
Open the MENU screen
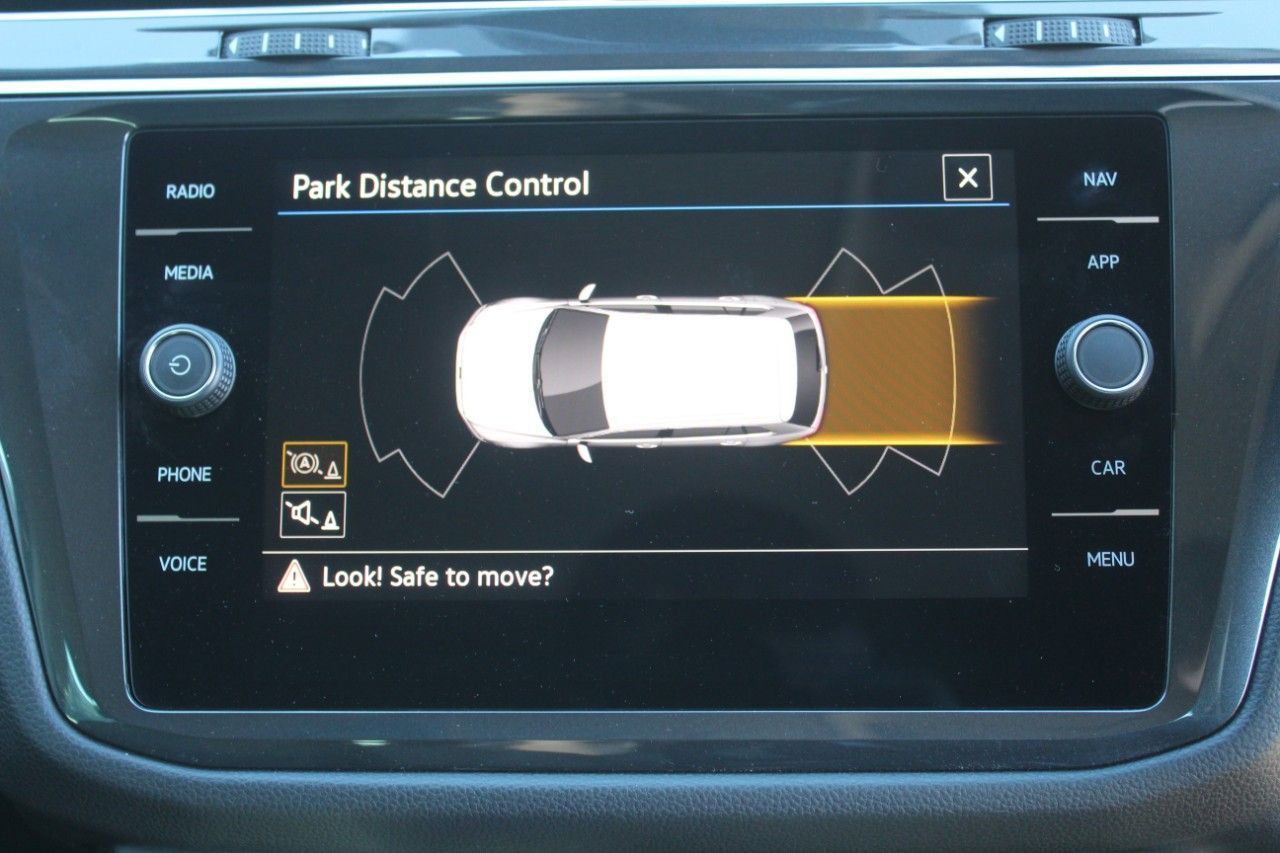(1108, 557)
